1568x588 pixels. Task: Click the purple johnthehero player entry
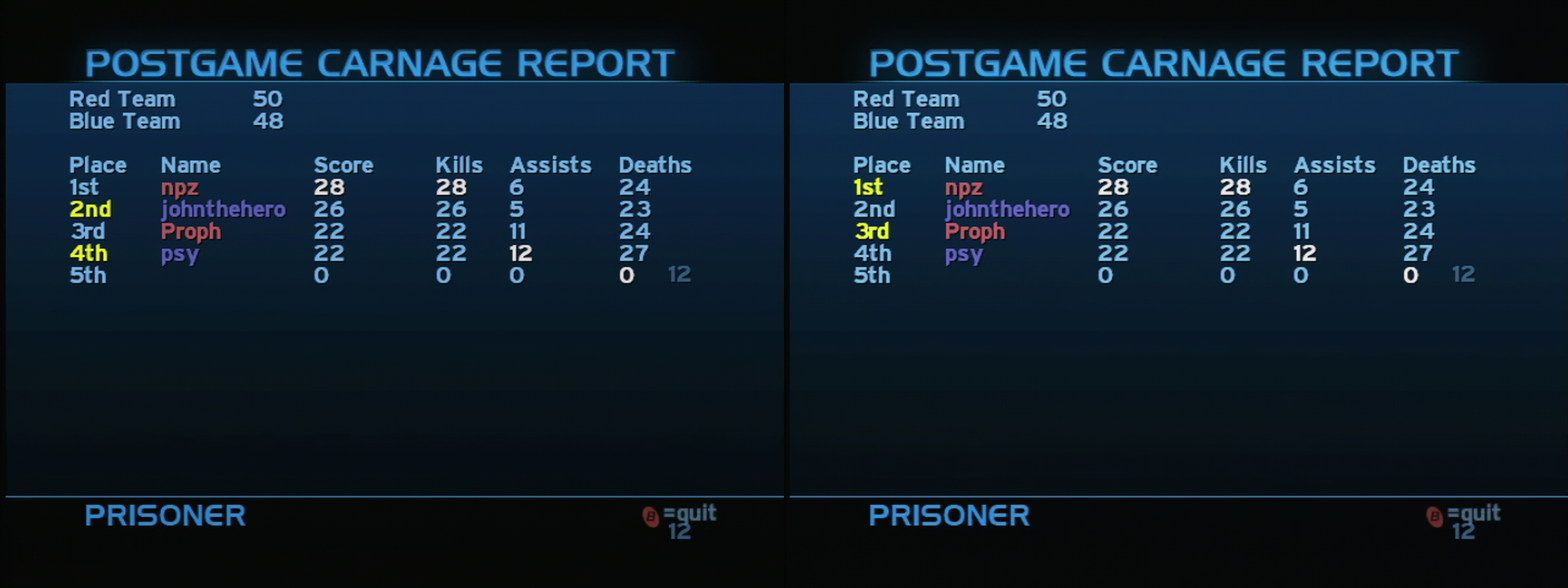[x=222, y=209]
